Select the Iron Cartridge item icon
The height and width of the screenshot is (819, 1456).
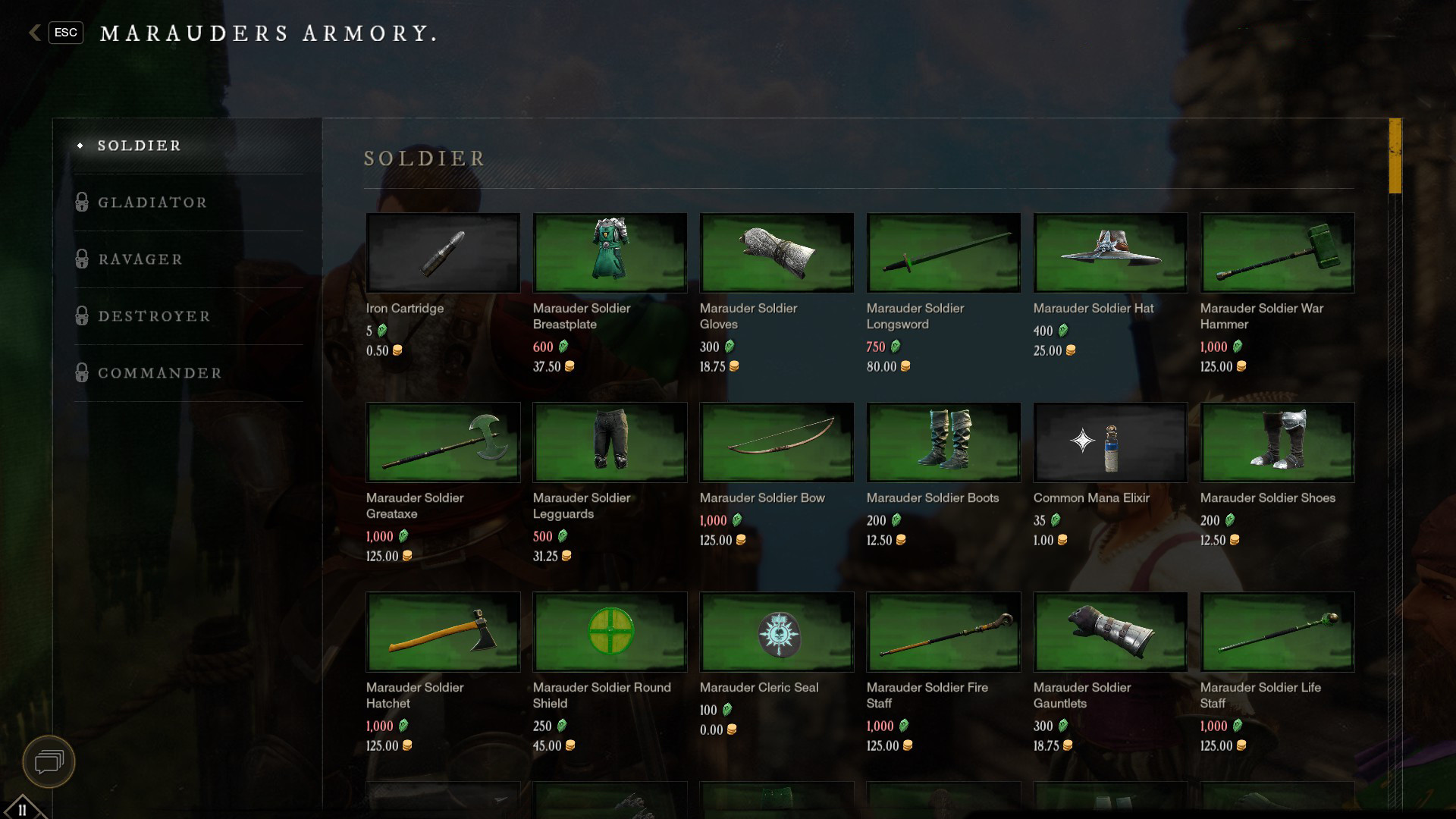[443, 253]
